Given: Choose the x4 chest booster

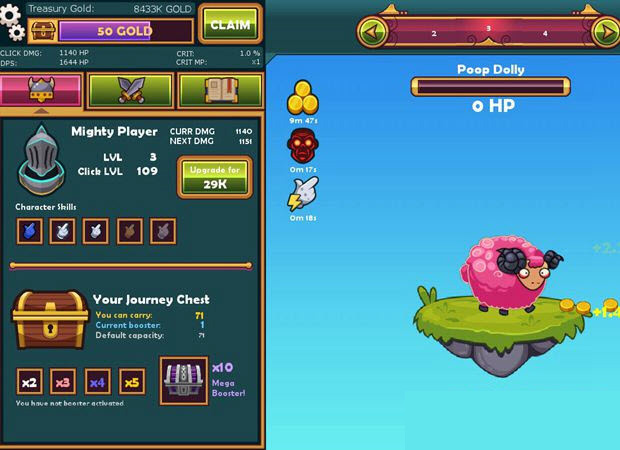Looking at the screenshot, I should coord(97,381).
